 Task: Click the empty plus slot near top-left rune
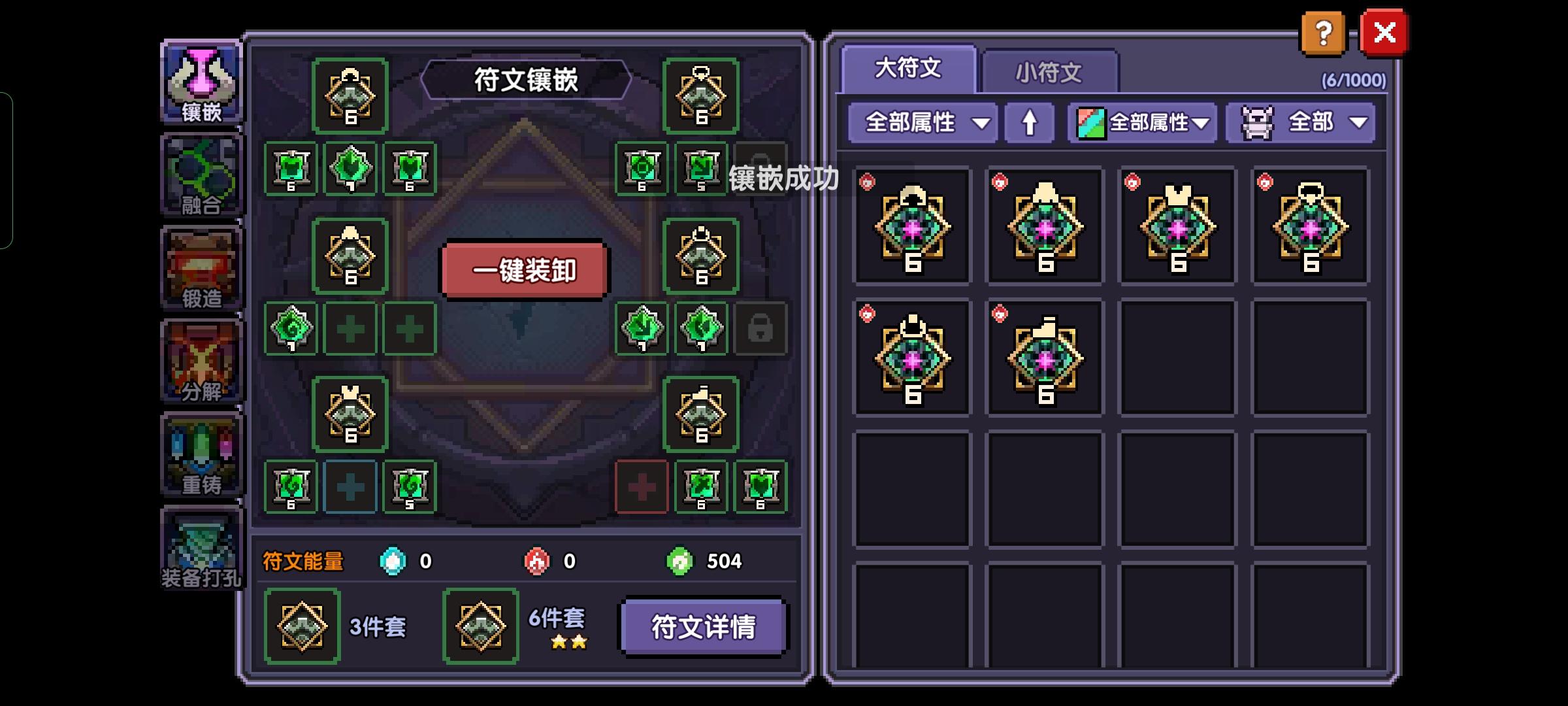(351, 330)
